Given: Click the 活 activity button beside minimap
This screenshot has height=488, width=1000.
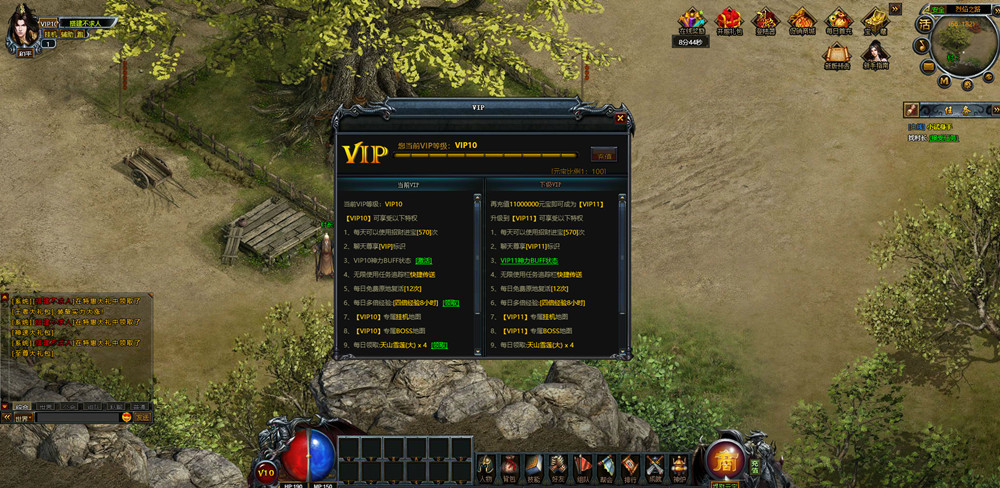Looking at the screenshot, I should click(x=925, y=24).
